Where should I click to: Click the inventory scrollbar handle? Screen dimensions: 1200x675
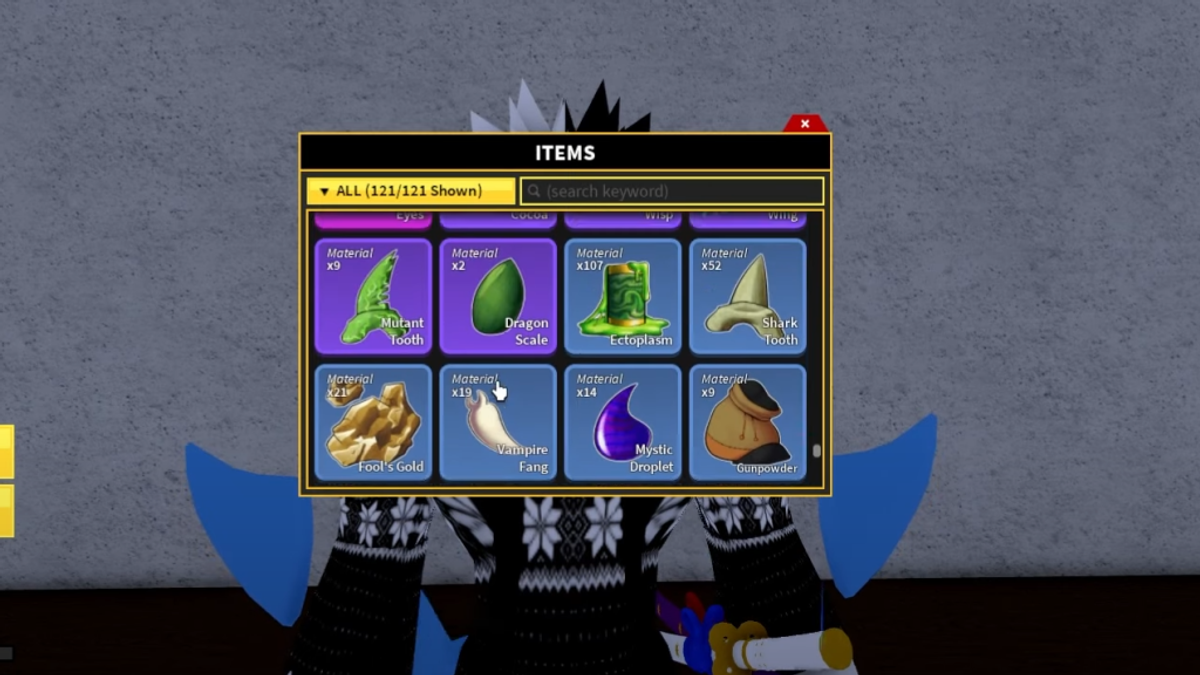(x=817, y=451)
